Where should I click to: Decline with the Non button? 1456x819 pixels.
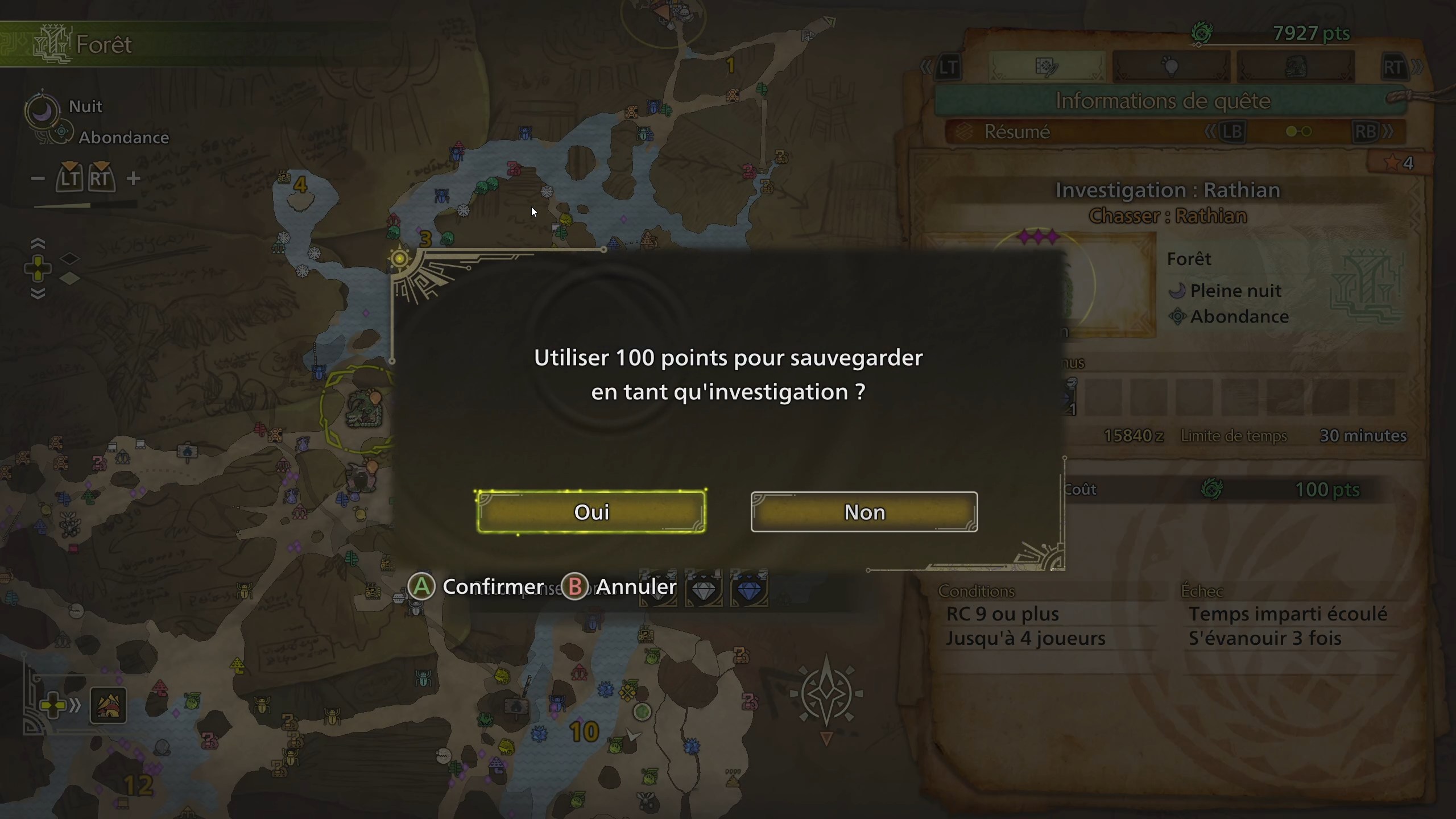click(x=864, y=511)
